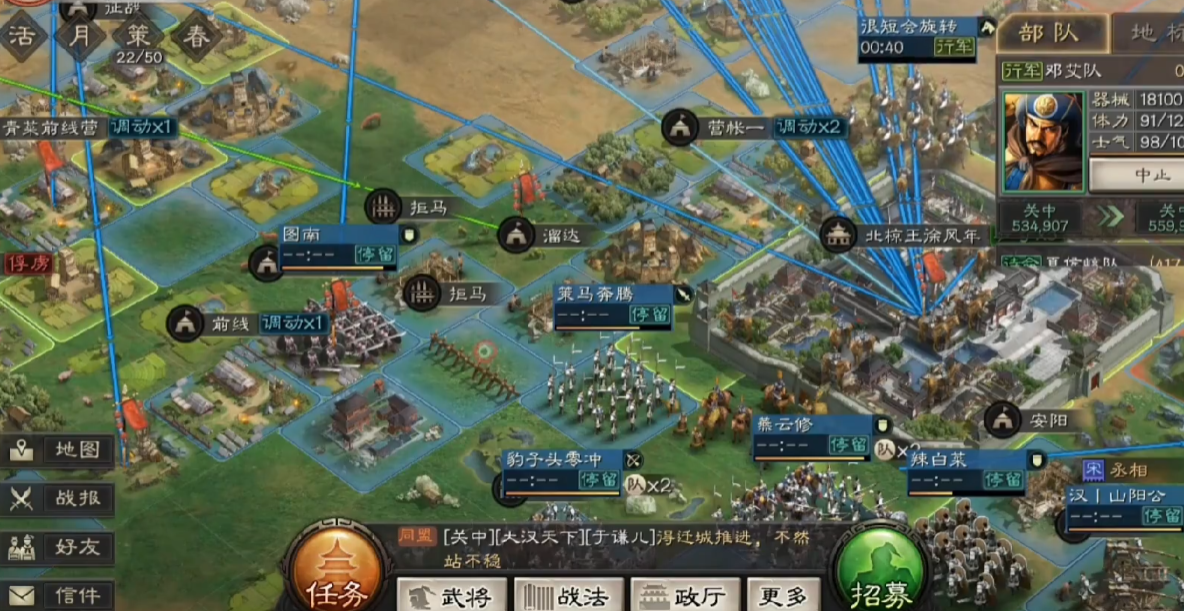Click the 中止 (stop) button for 邓艾队
Image resolution: width=1184 pixels, height=611 pixels.
click(1136, 175)
